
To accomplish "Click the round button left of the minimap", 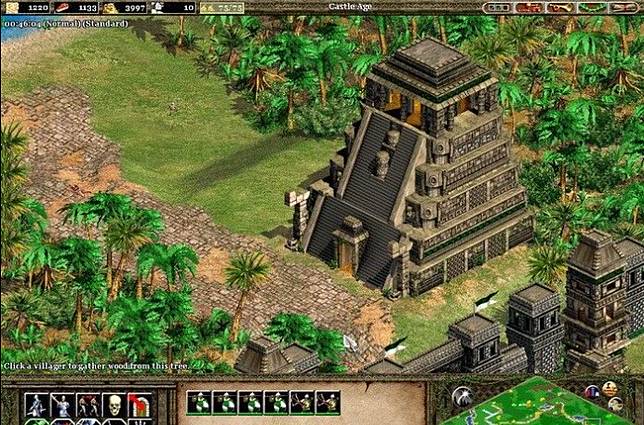I will (462, 397).
